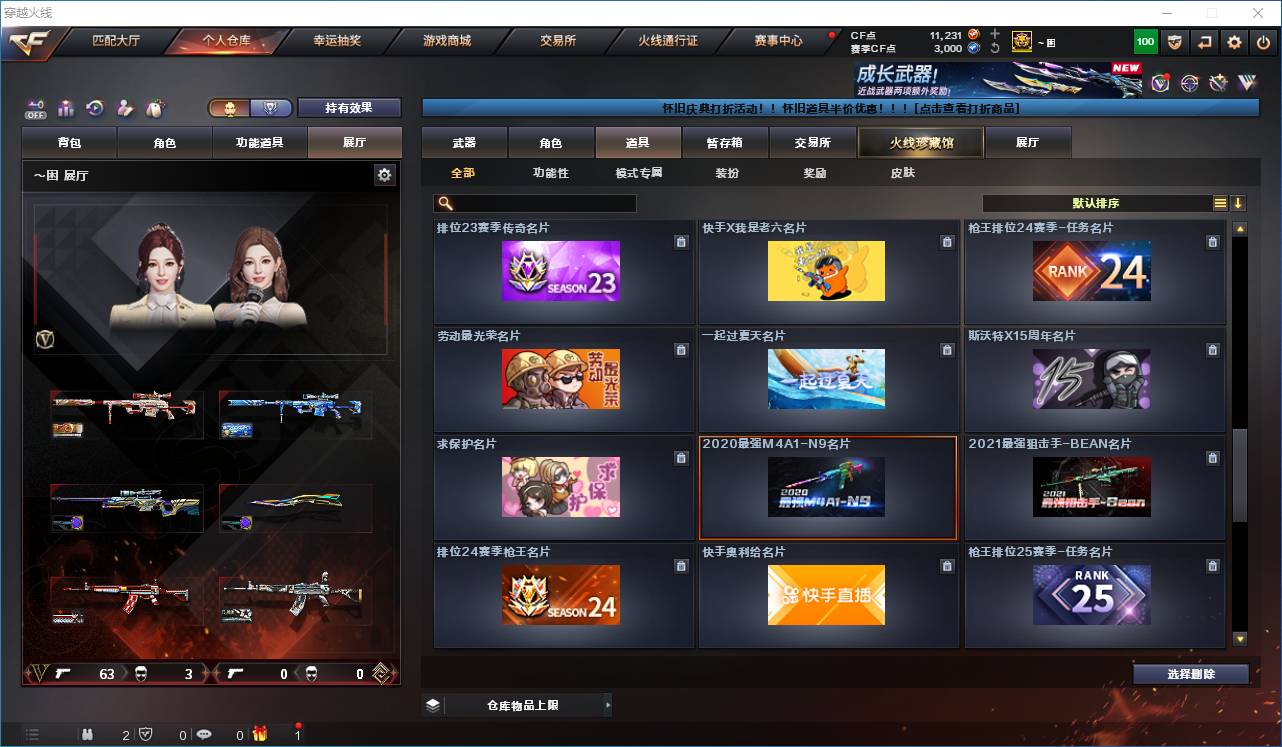The image size is (1282, 747).
Task: Toggle the OFF switch above the backpack panel
Action: coord(34,108)
